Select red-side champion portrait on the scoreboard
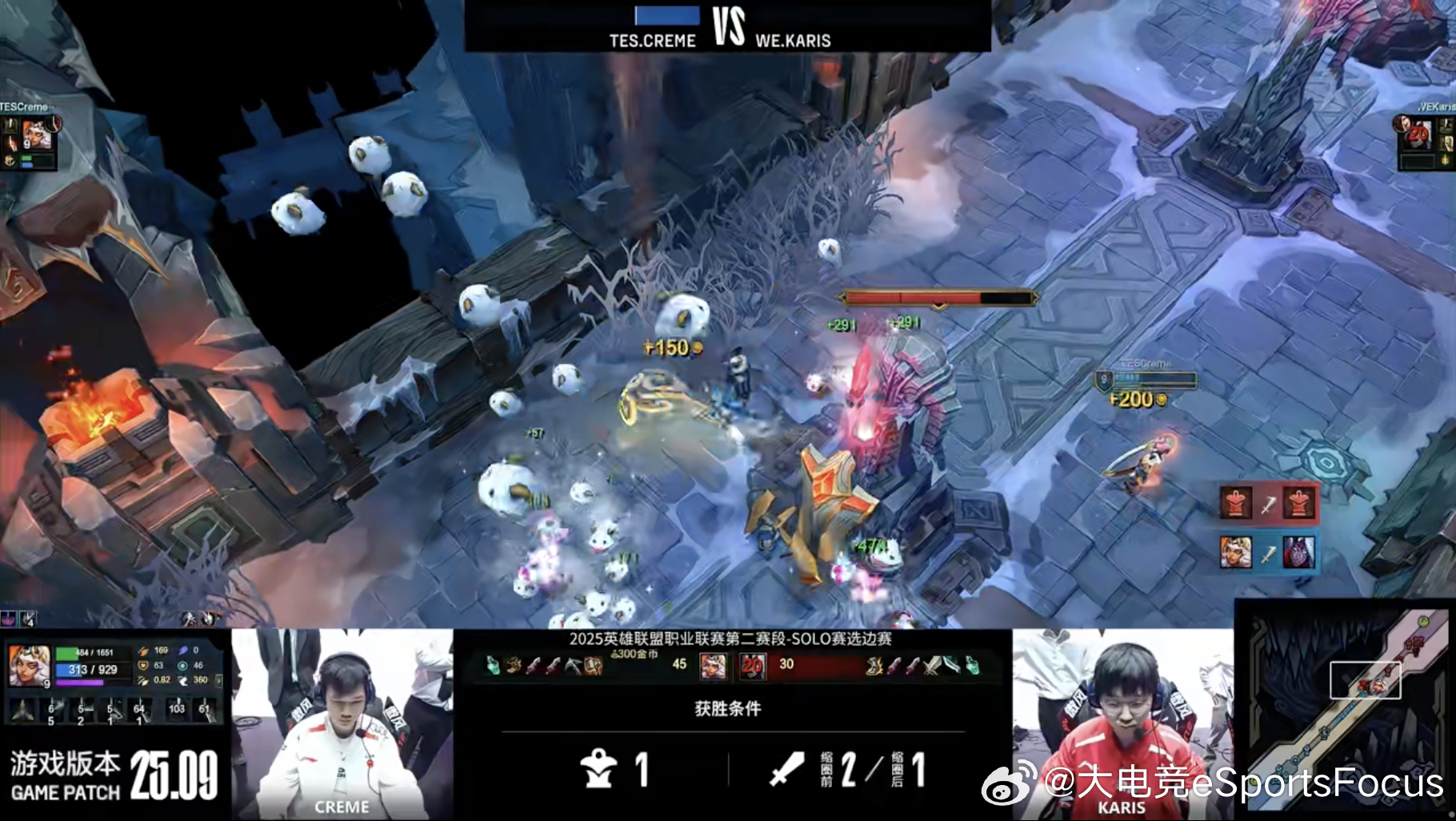This screenshot has height=821, width=1456. click(752, 666)
